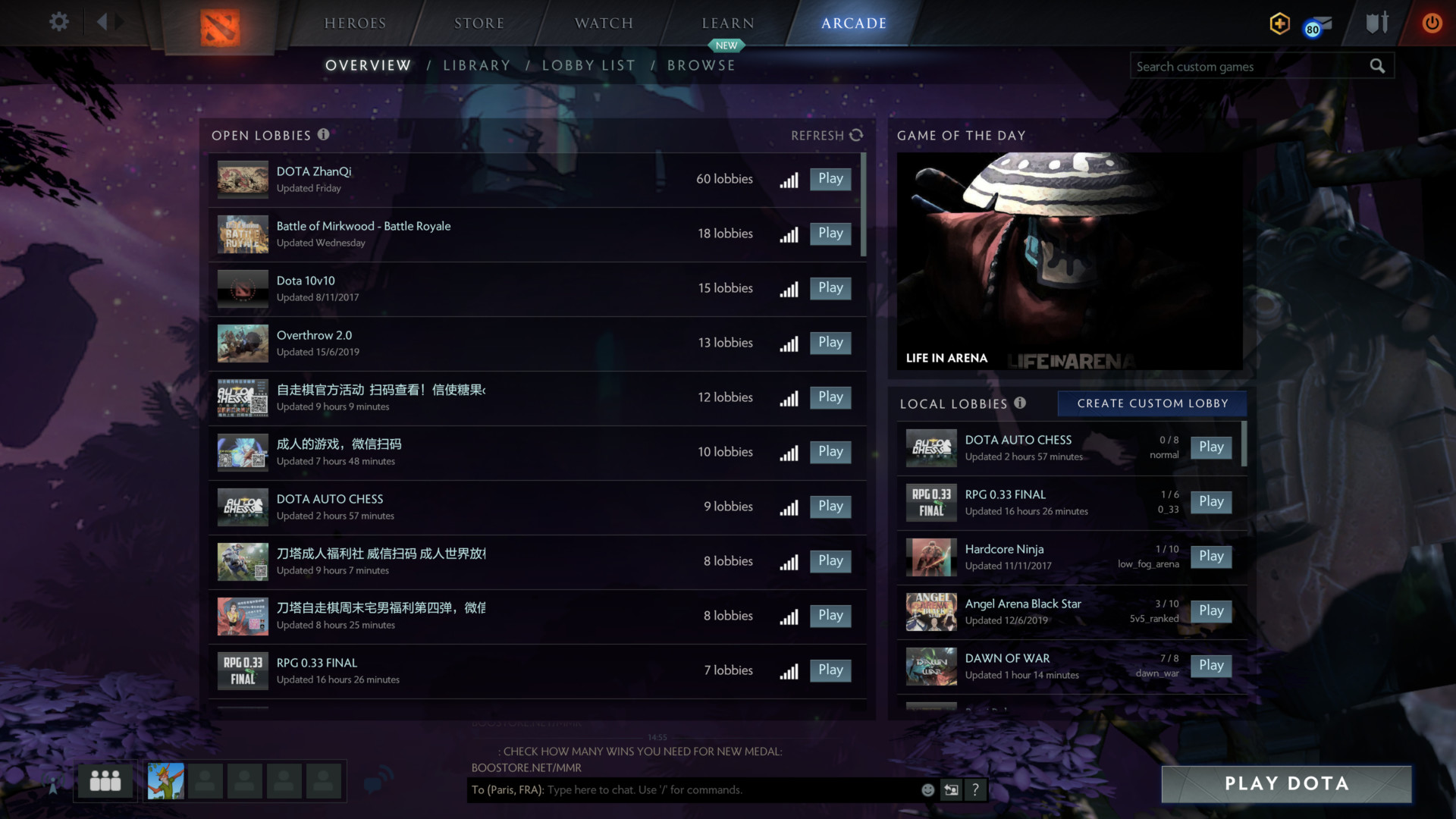Open Dota Plus with the hexagon plus icon

[1279, 24]
